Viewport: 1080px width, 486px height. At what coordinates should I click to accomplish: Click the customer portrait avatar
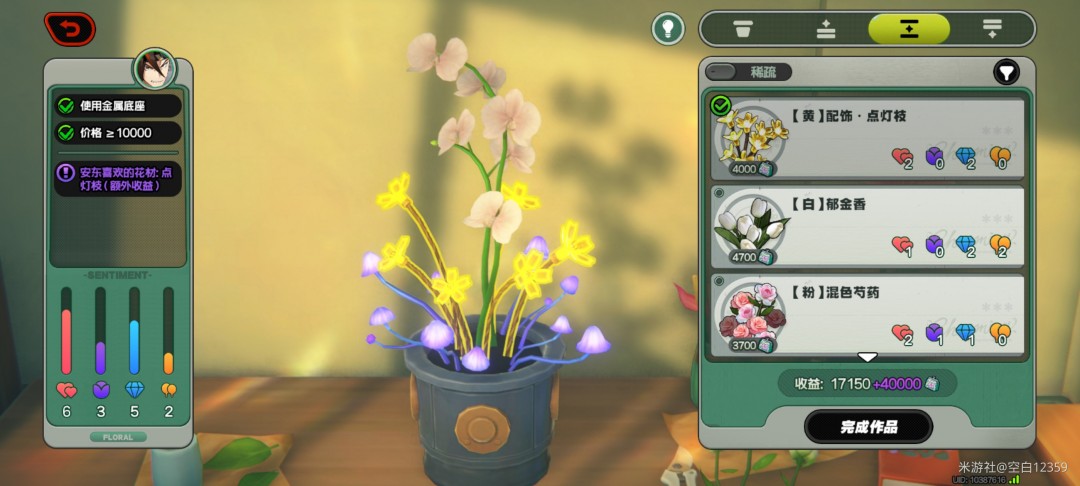tap(155, 70)
